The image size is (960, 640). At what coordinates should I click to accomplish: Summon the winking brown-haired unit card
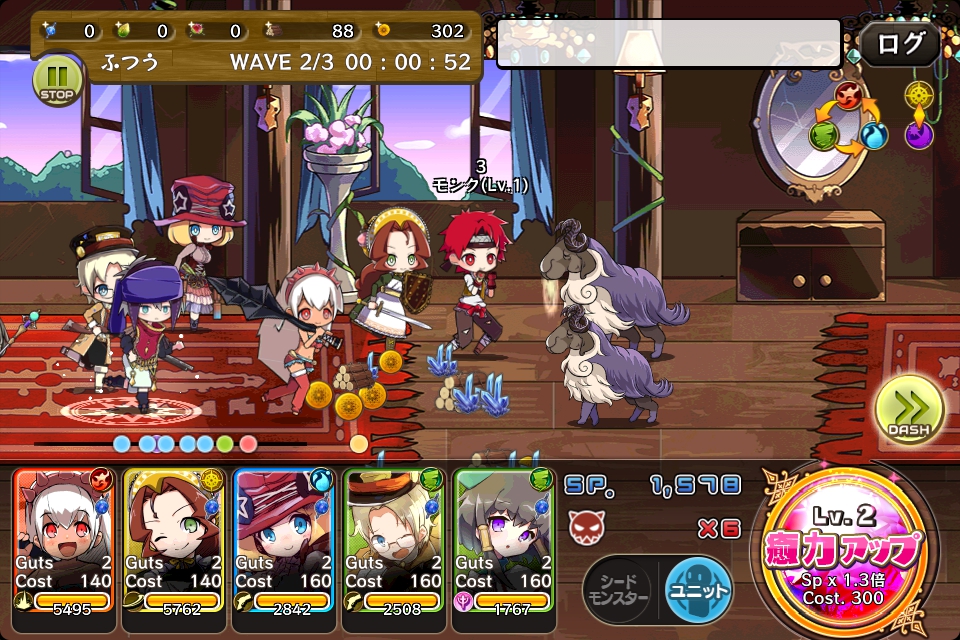coord(174,540)
